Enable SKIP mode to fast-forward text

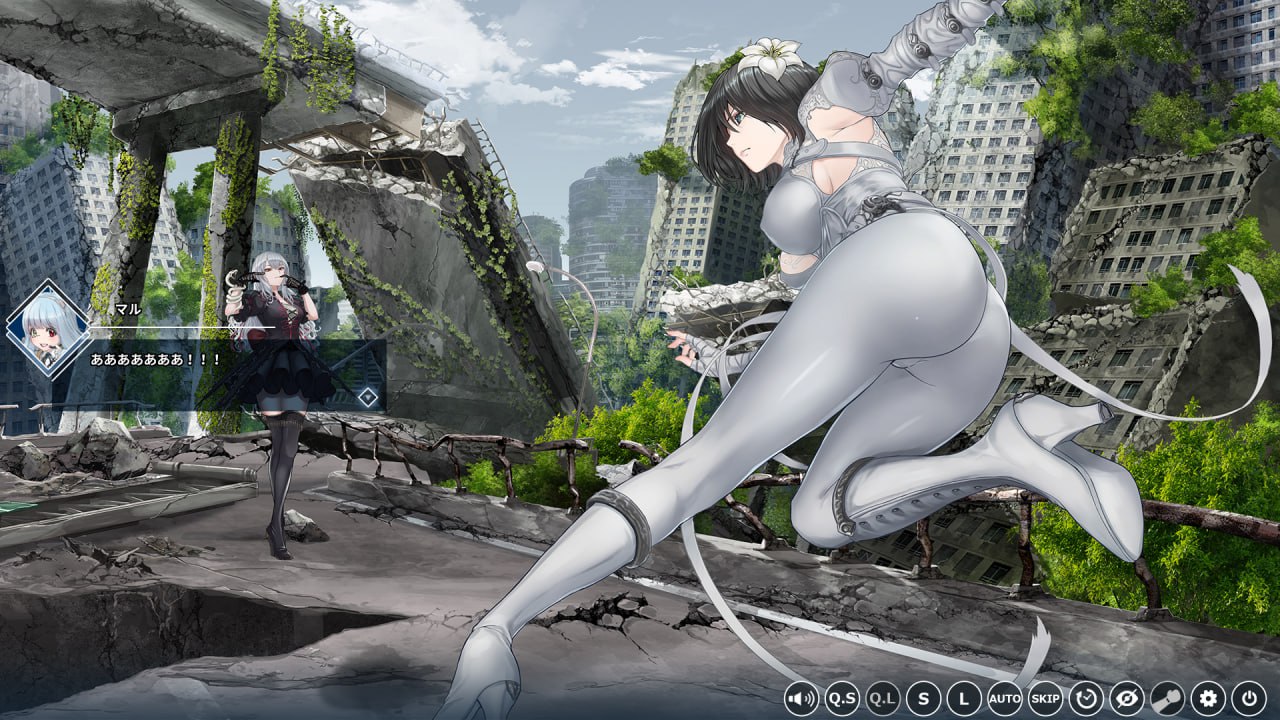tap(1045, 700)
